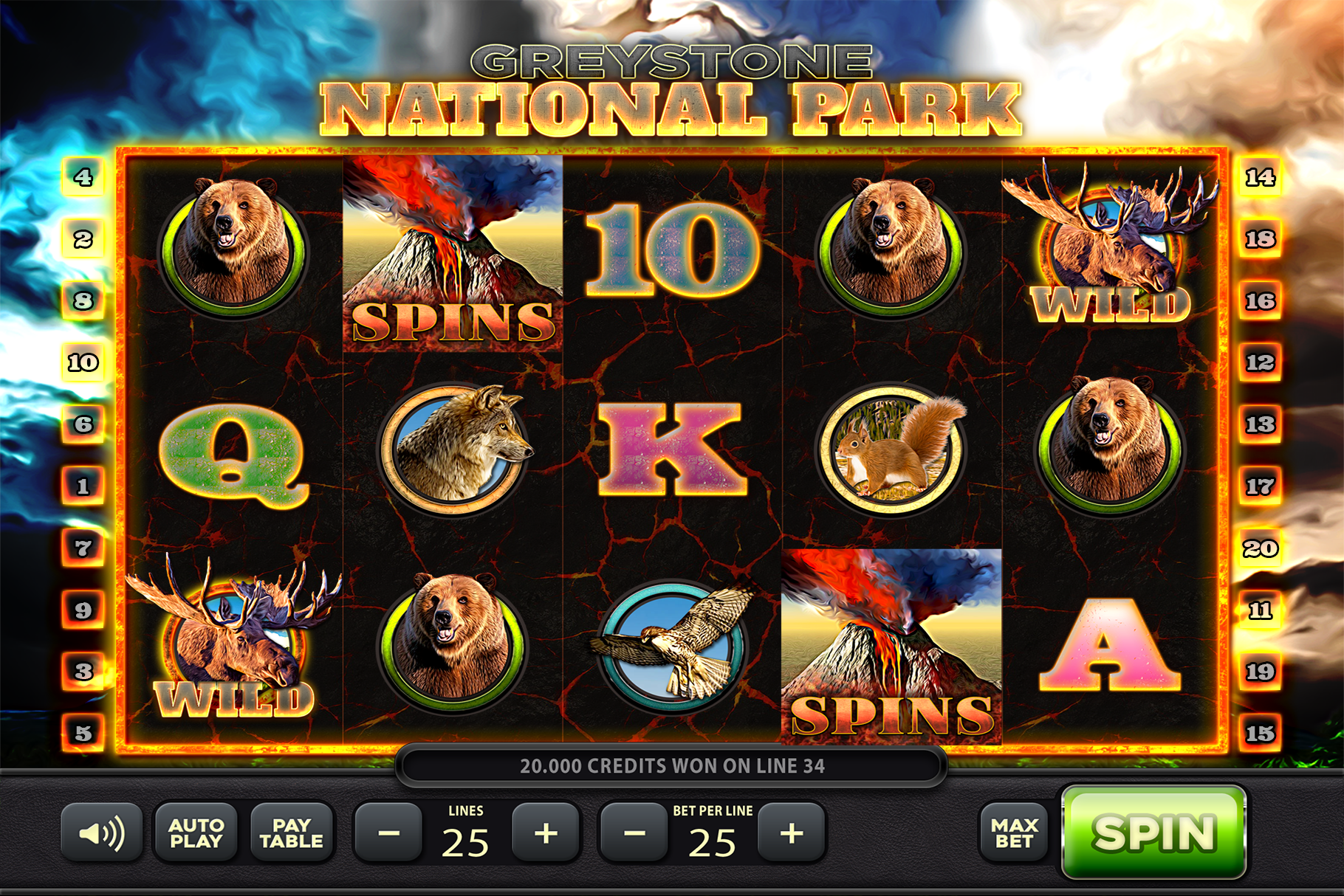Choose payline marker number 10
Screen dimensions: 1344x896
(x=83, y=362)
